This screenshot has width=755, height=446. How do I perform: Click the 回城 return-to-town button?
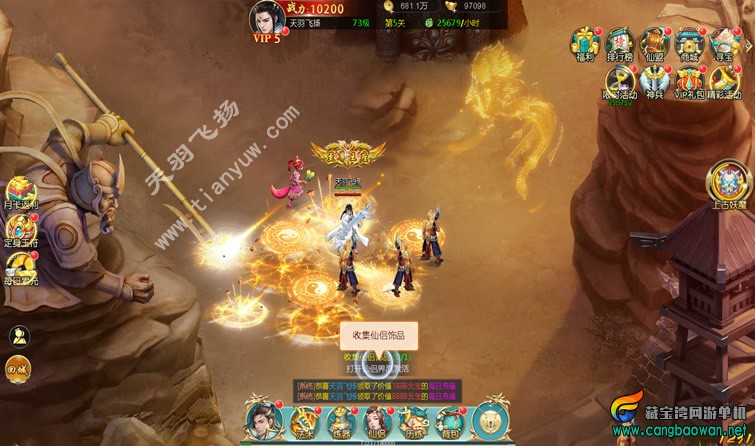(x=18, y=367)
